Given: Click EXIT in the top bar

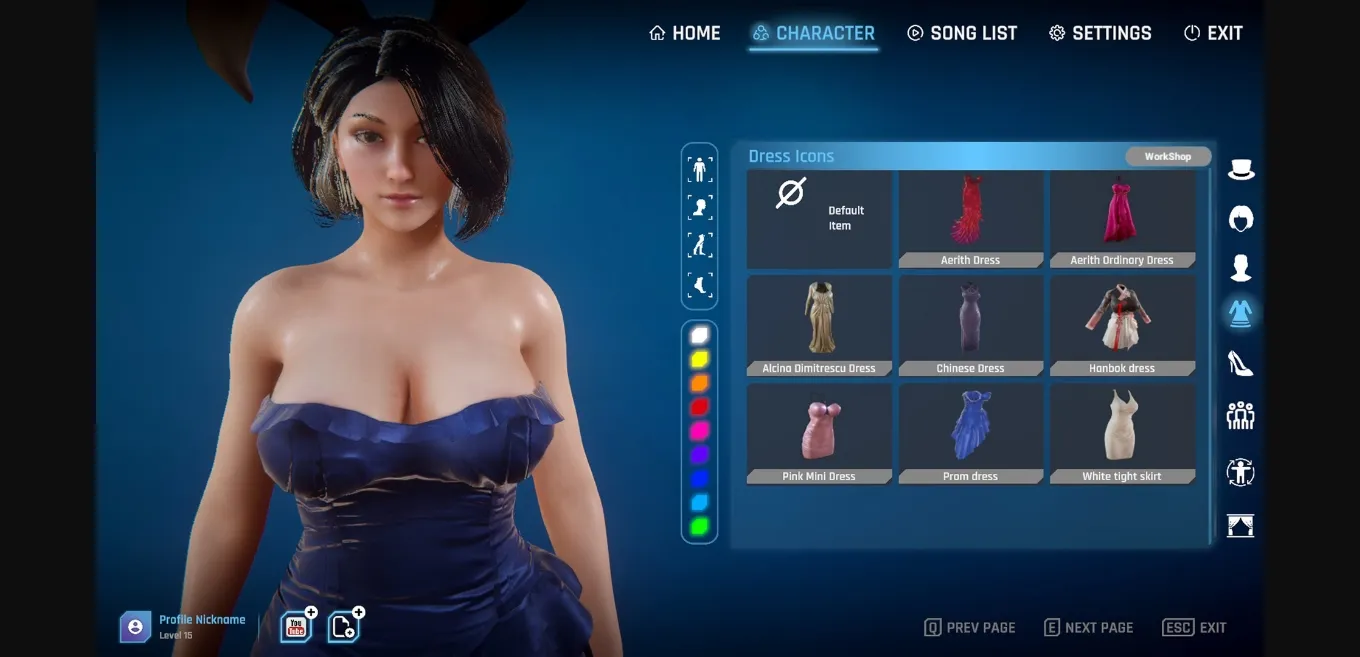Looking at the screenshot, I should pyautogui.click(x=1213, y=33).
